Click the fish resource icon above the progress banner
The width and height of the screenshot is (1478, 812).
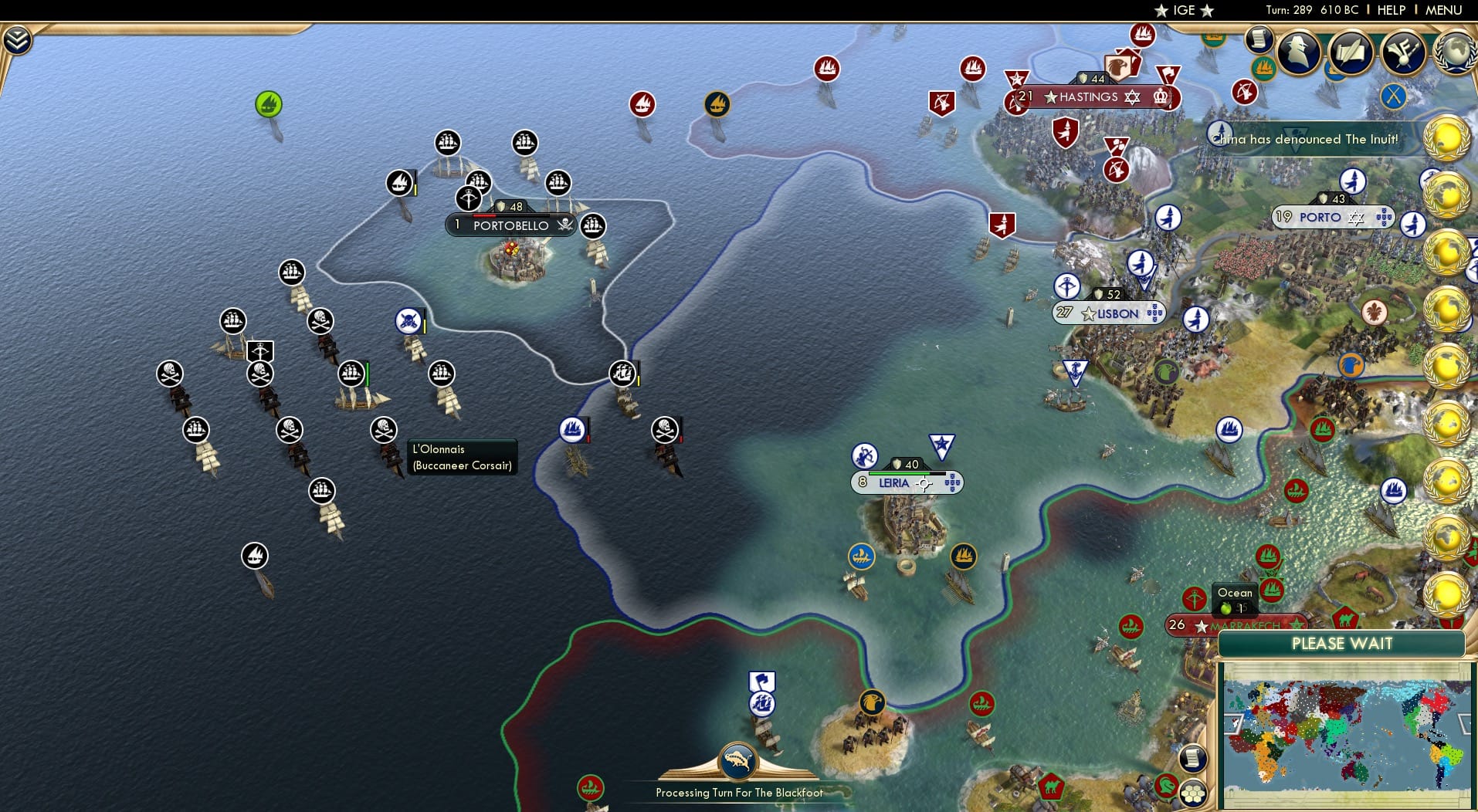point(737,759)
